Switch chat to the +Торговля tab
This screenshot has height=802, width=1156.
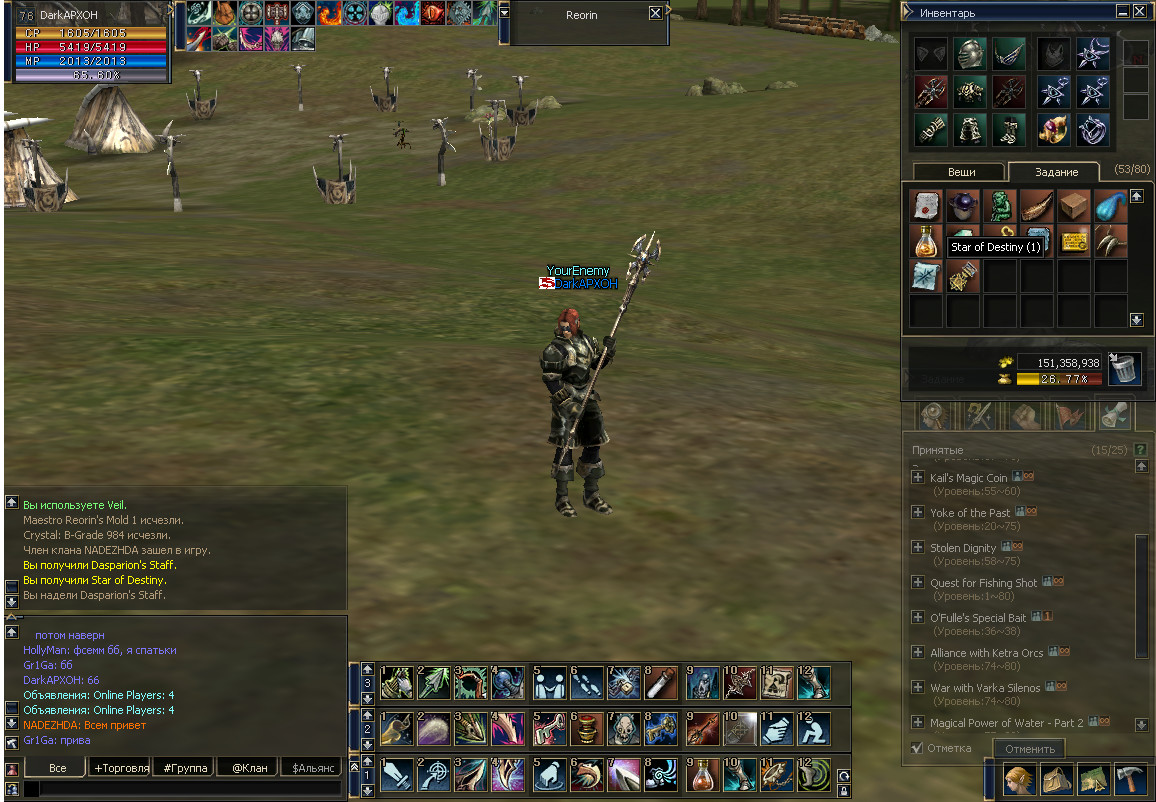pyautogui.click(x=121, y=768)
